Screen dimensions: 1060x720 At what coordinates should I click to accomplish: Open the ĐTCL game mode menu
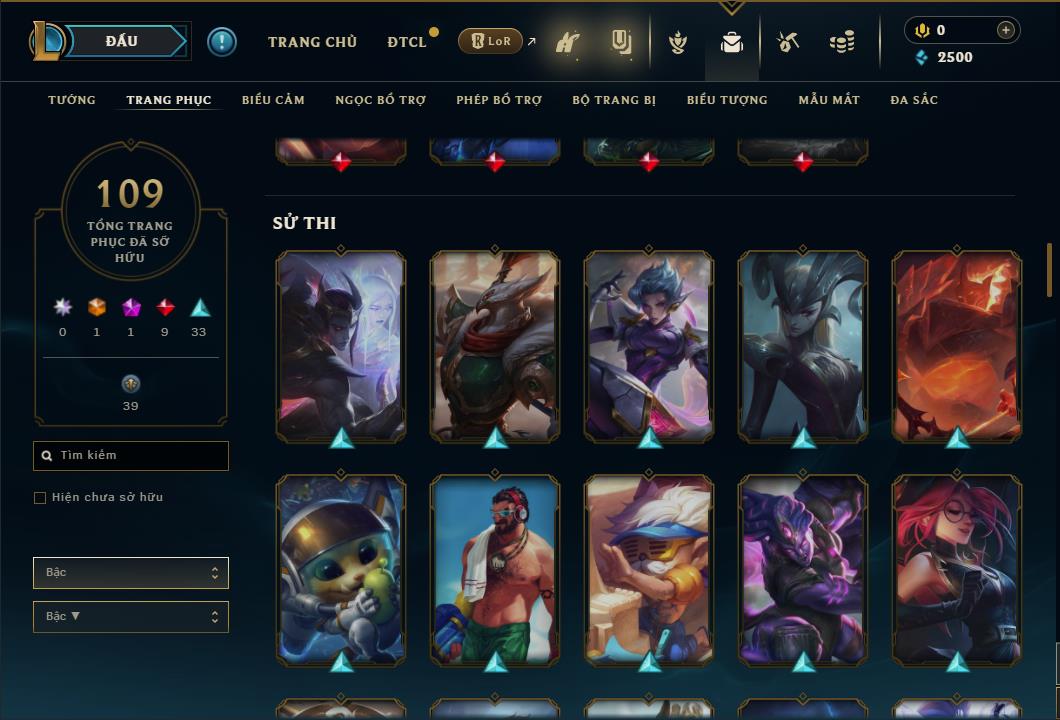(x=407, y=42)
